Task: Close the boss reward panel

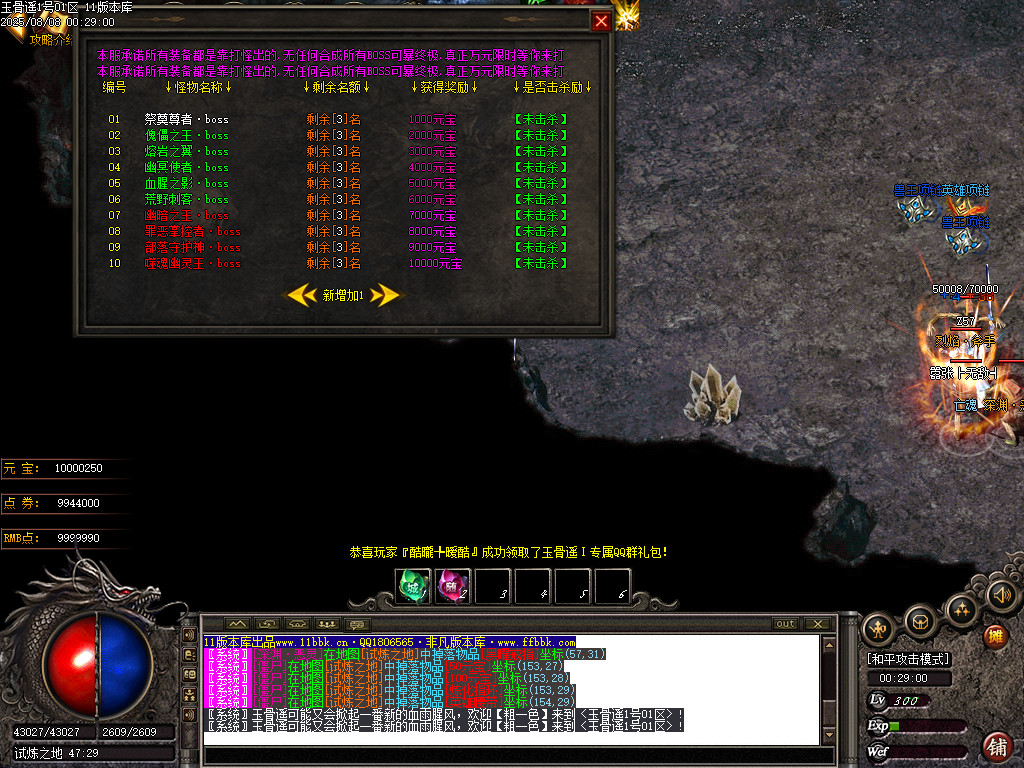Action: point(601,21)
